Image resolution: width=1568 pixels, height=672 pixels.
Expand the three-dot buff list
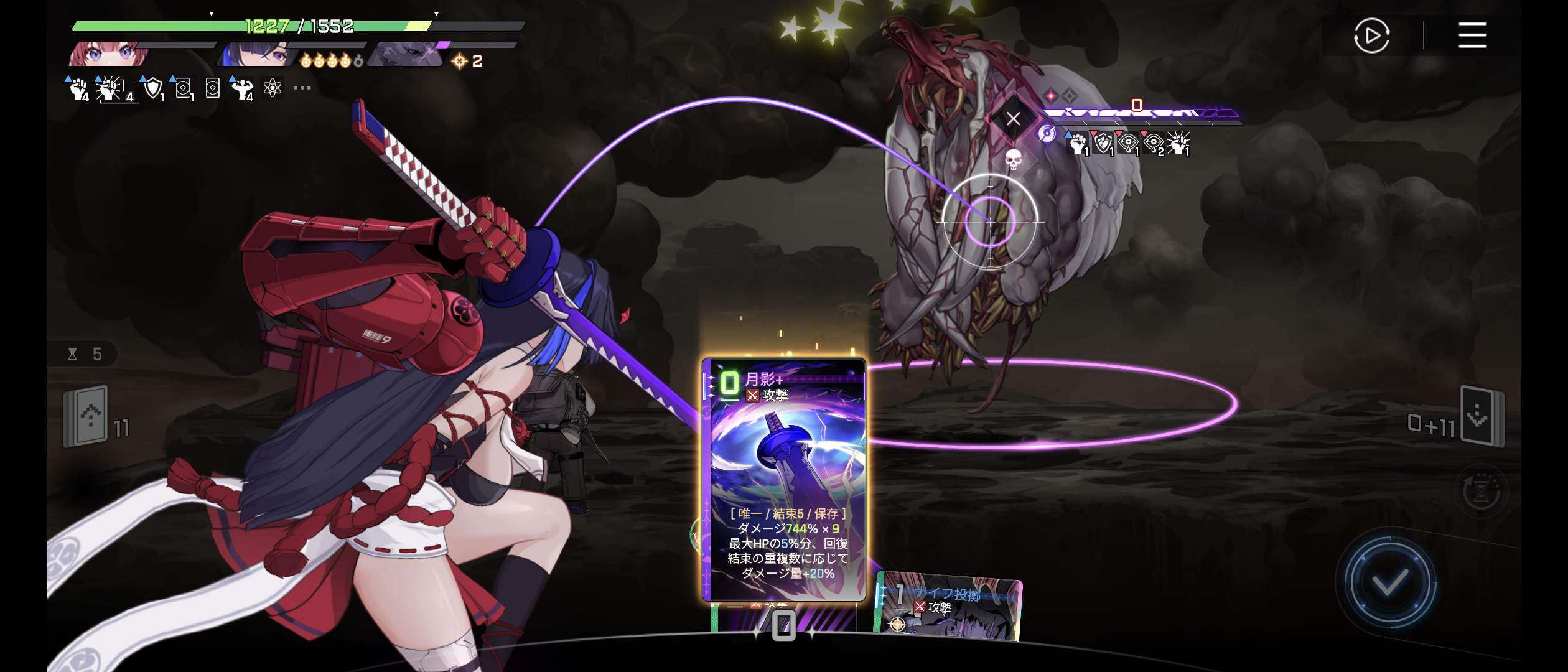(302, 88)
